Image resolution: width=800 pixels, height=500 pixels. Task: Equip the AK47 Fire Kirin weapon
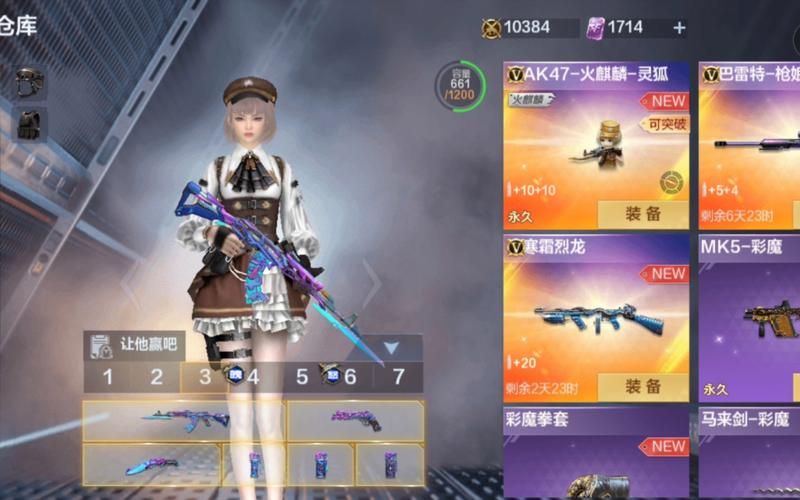[x=642, y=213]
